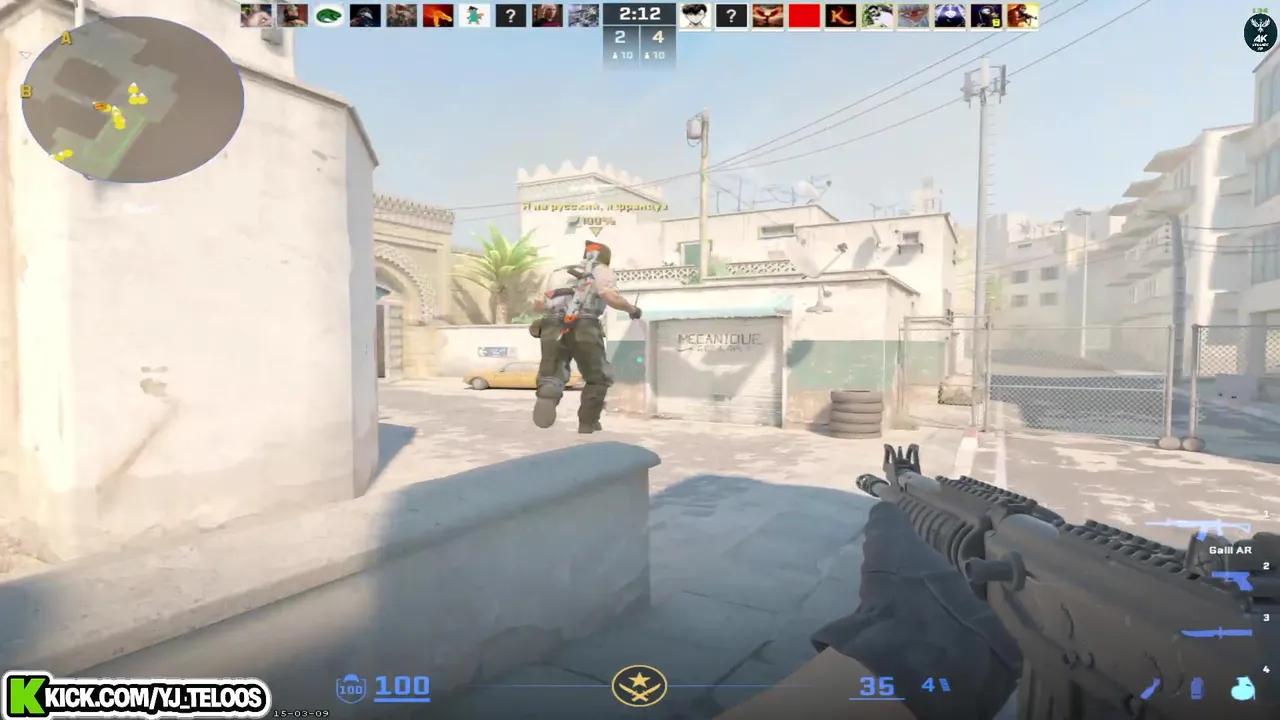Click the HE grenade icon in slot 4
This screenshot has height=720, width=1280.
click(1242, 690)
